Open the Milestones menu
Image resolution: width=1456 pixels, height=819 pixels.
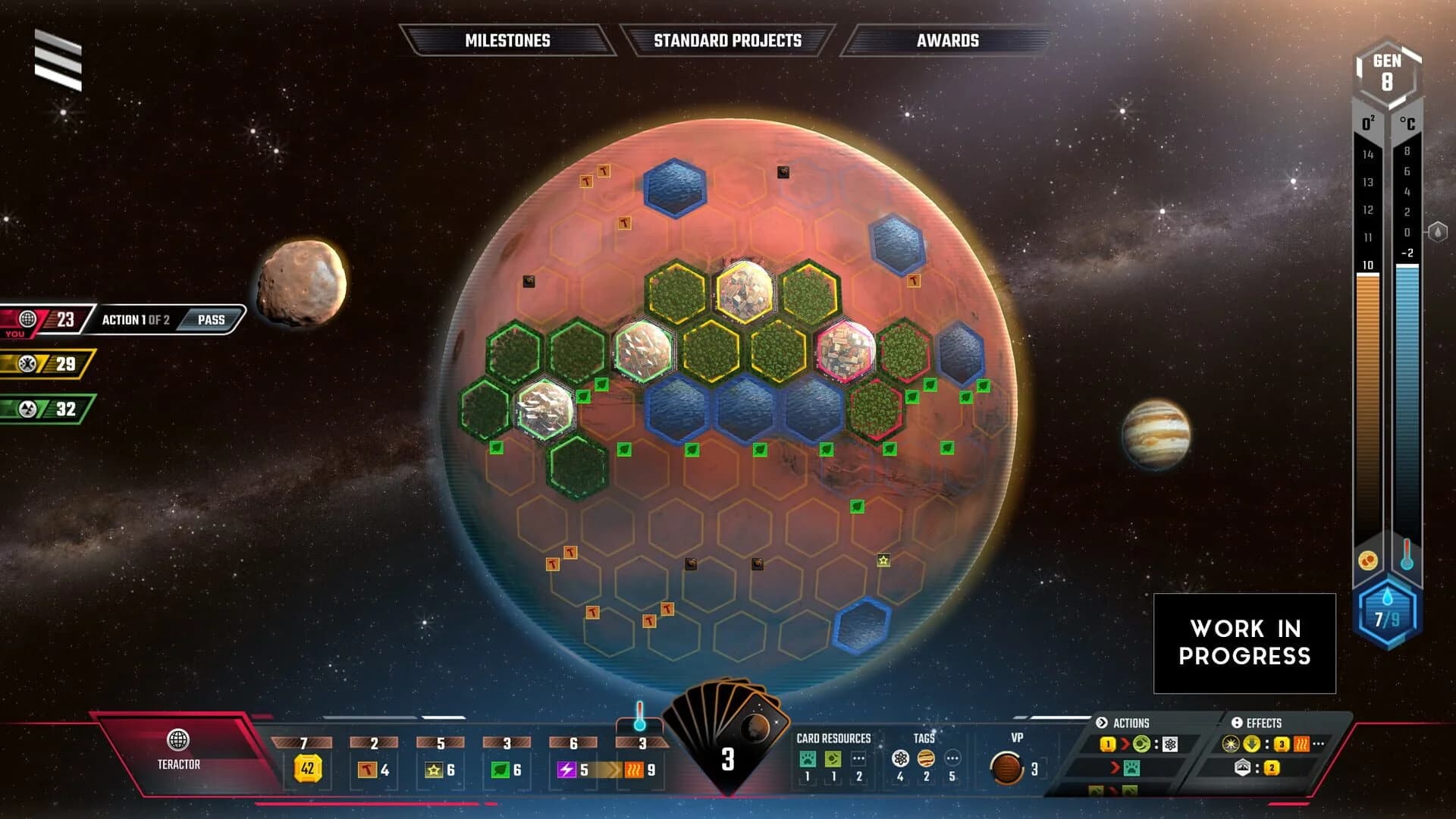pyautogui.click(x=508, y=41)
